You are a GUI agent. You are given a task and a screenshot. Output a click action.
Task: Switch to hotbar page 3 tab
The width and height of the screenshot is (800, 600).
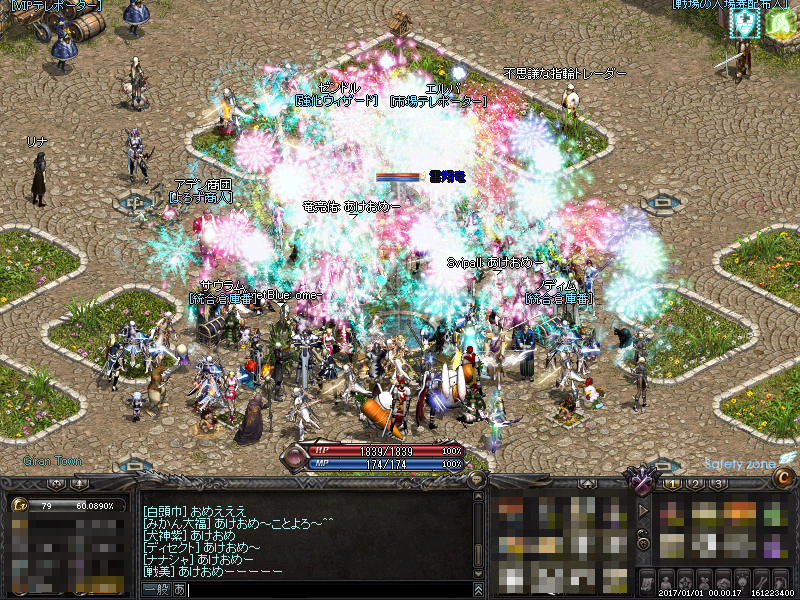pos(718,484)
